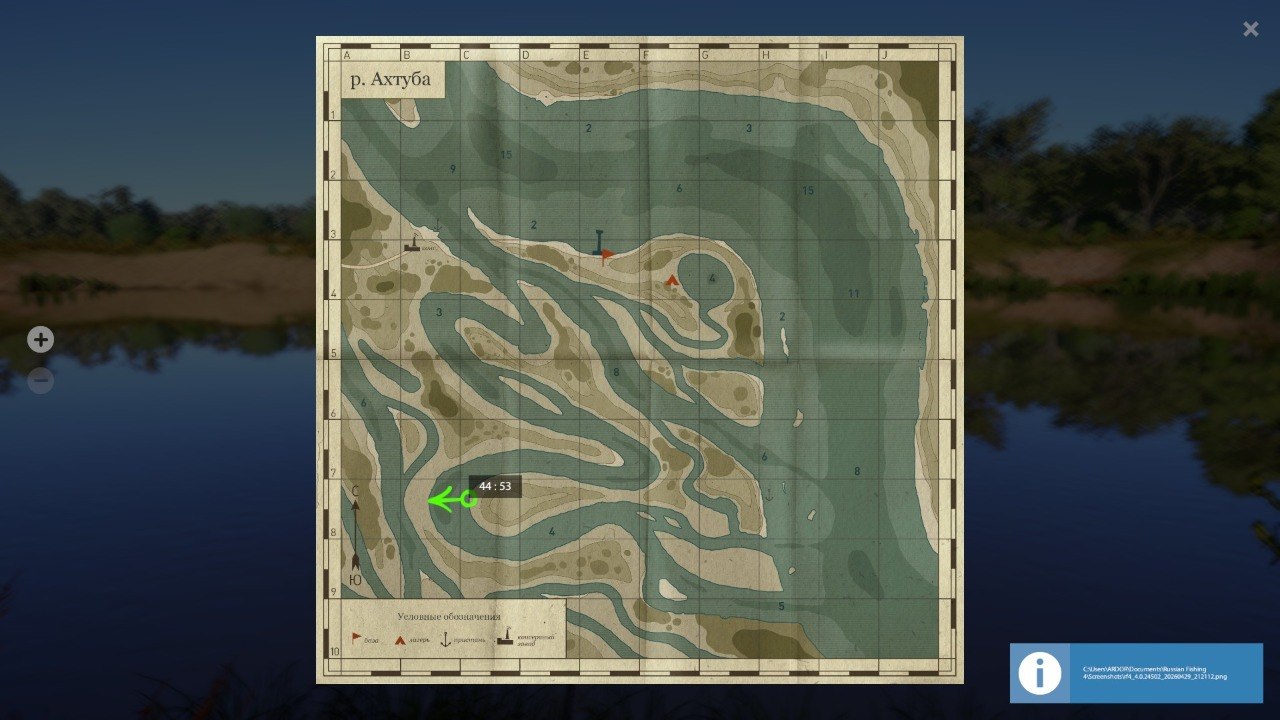
Task: Click the red camp tent marker near G4
Action: coord(671,280)
